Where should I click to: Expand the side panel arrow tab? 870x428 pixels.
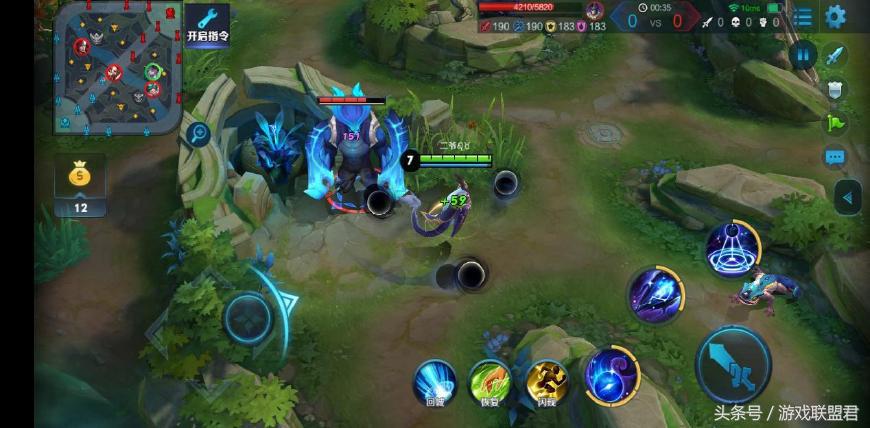[847, 197]
